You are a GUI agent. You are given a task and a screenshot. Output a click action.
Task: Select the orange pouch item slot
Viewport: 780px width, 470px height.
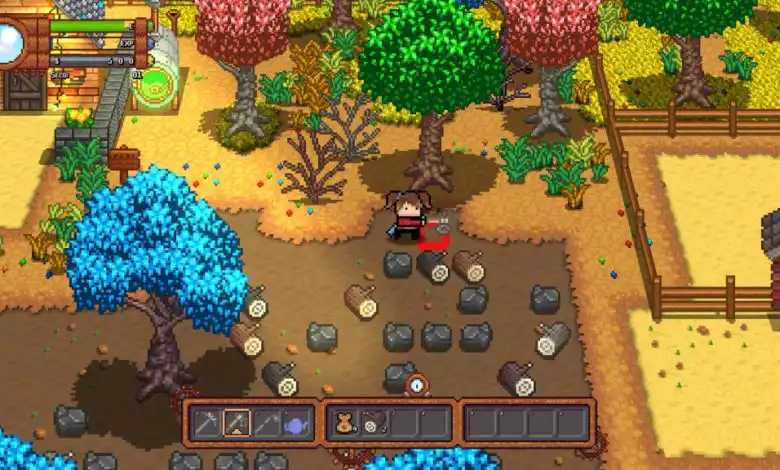(x=343, y=423)
